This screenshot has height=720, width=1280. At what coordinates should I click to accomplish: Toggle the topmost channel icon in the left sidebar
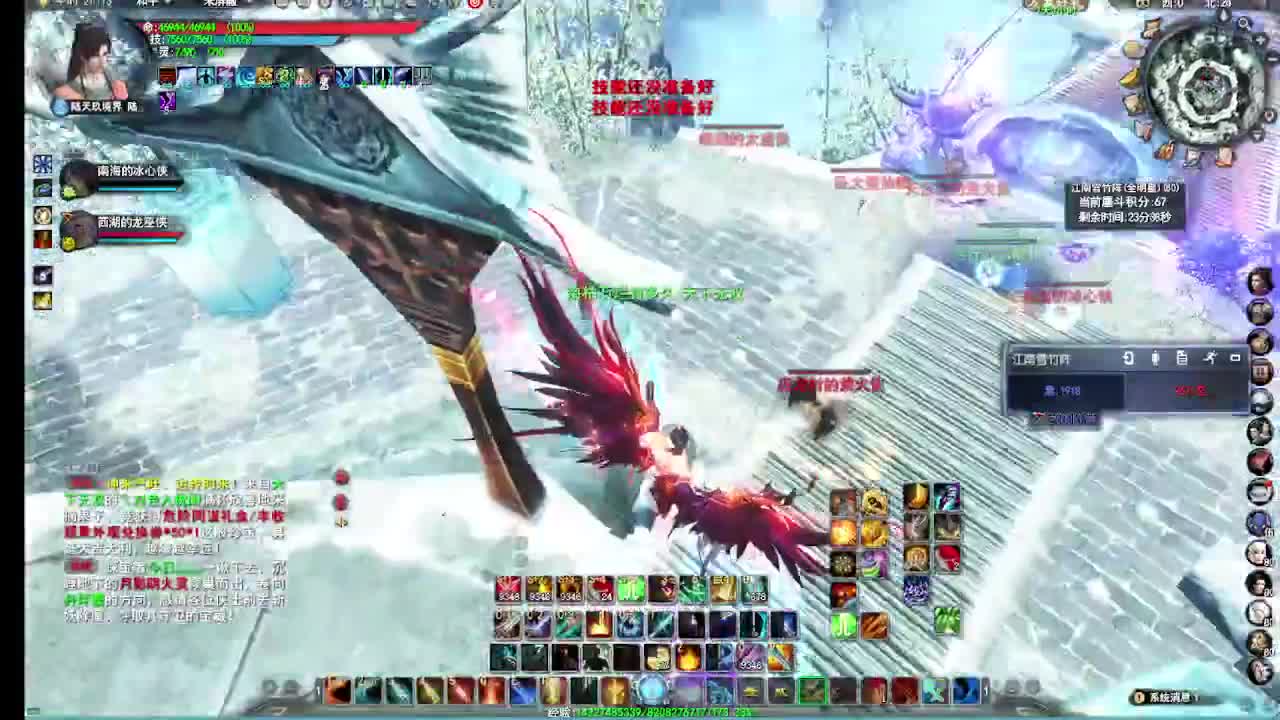[x=42, y=162]
